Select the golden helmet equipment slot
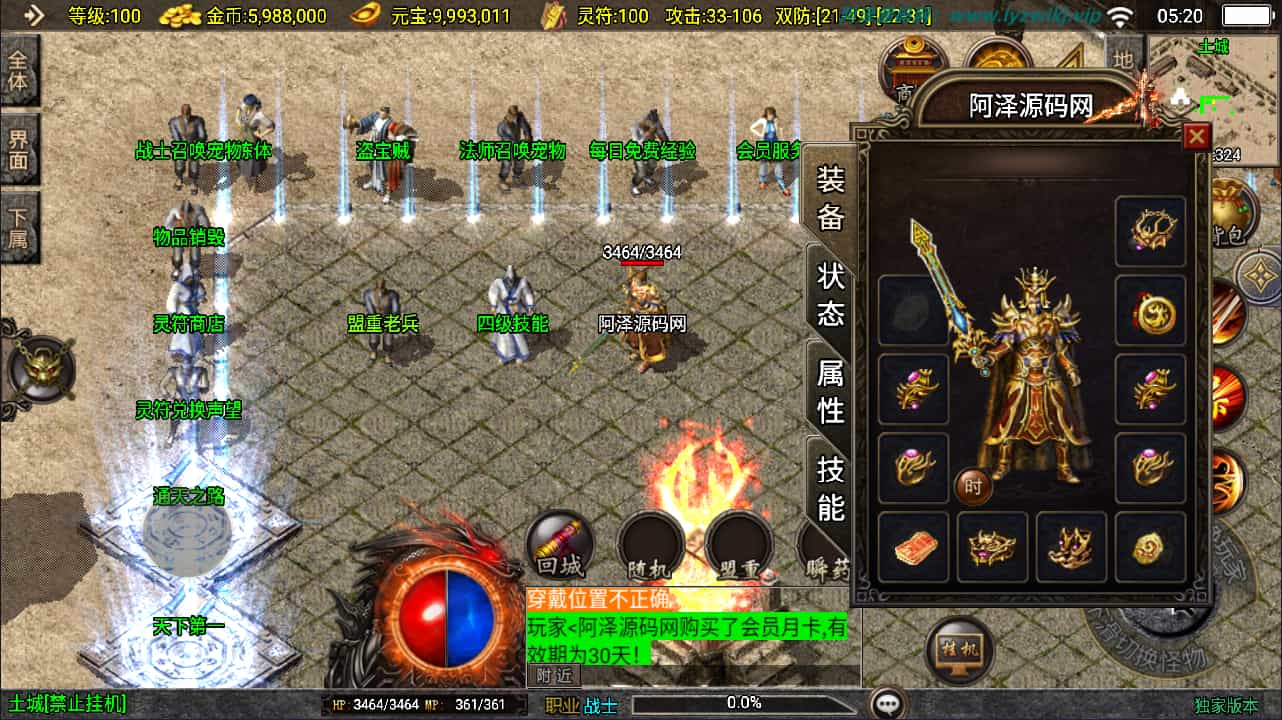 (1150, 232)
